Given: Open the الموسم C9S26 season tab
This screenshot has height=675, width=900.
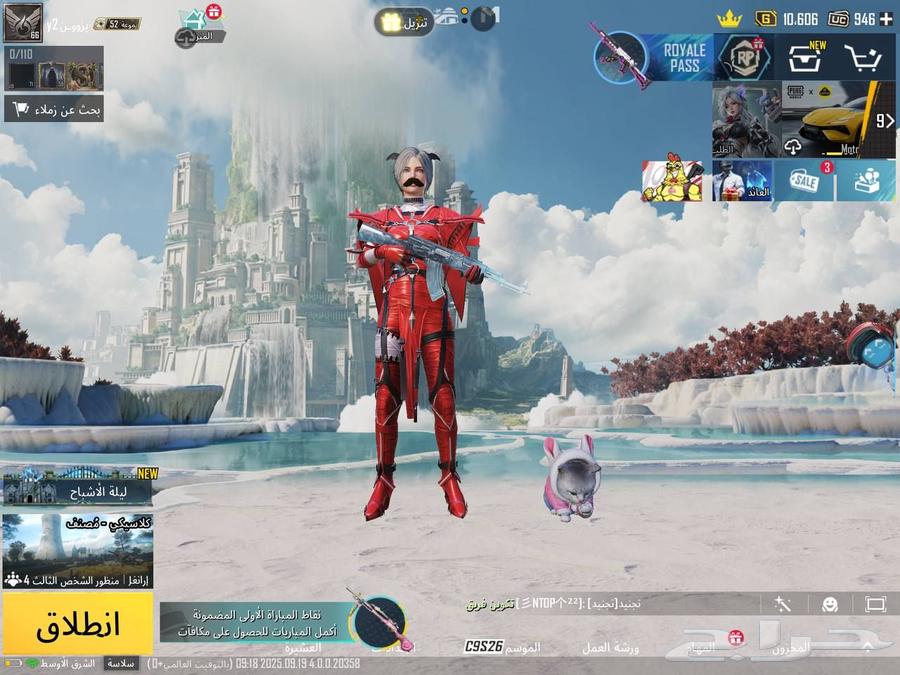Looking at the screenshot, I should (505, 647).
